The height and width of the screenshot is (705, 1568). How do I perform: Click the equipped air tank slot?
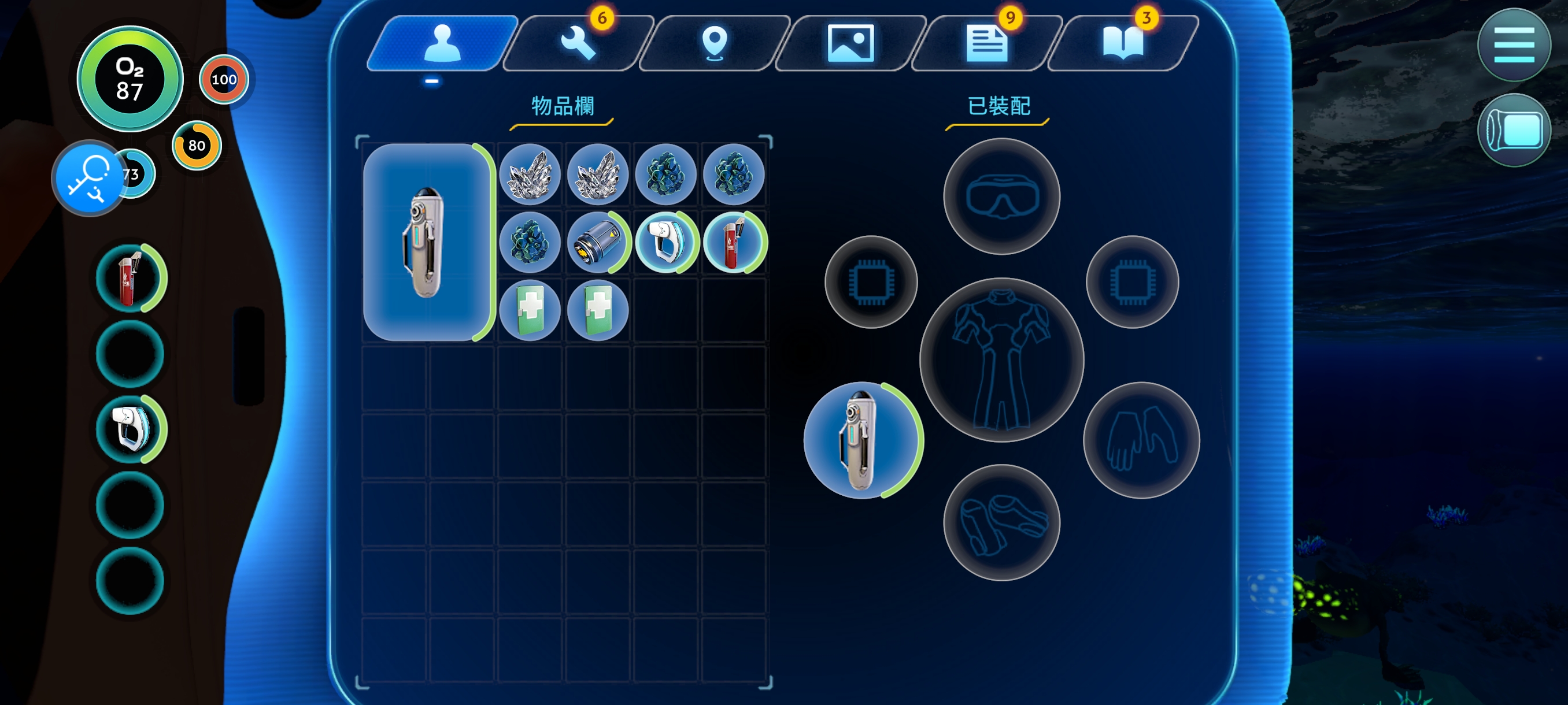862,440
